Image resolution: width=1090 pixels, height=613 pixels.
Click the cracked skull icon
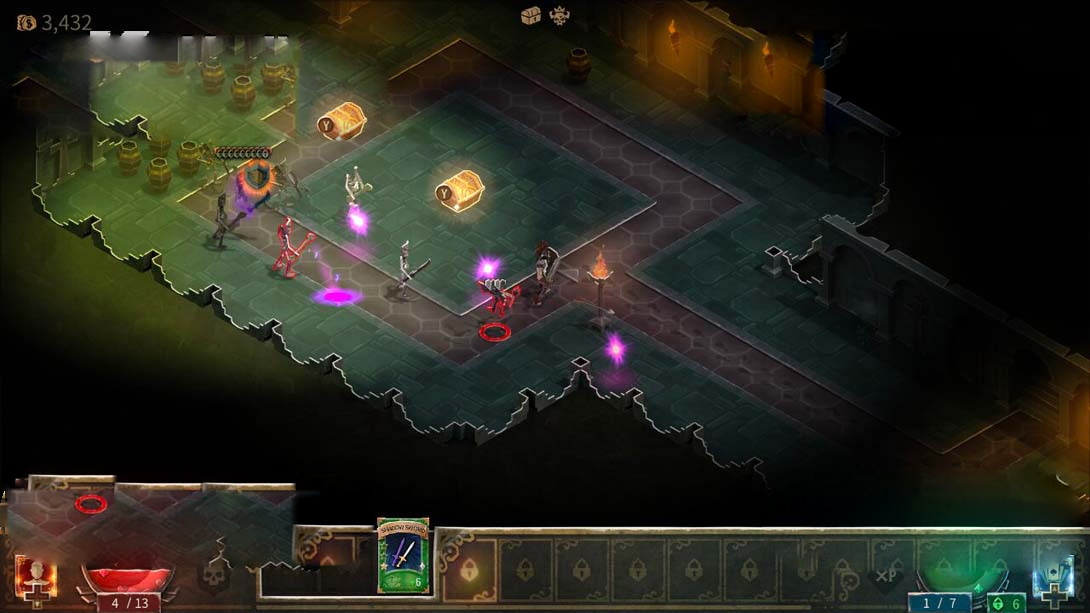217,574
